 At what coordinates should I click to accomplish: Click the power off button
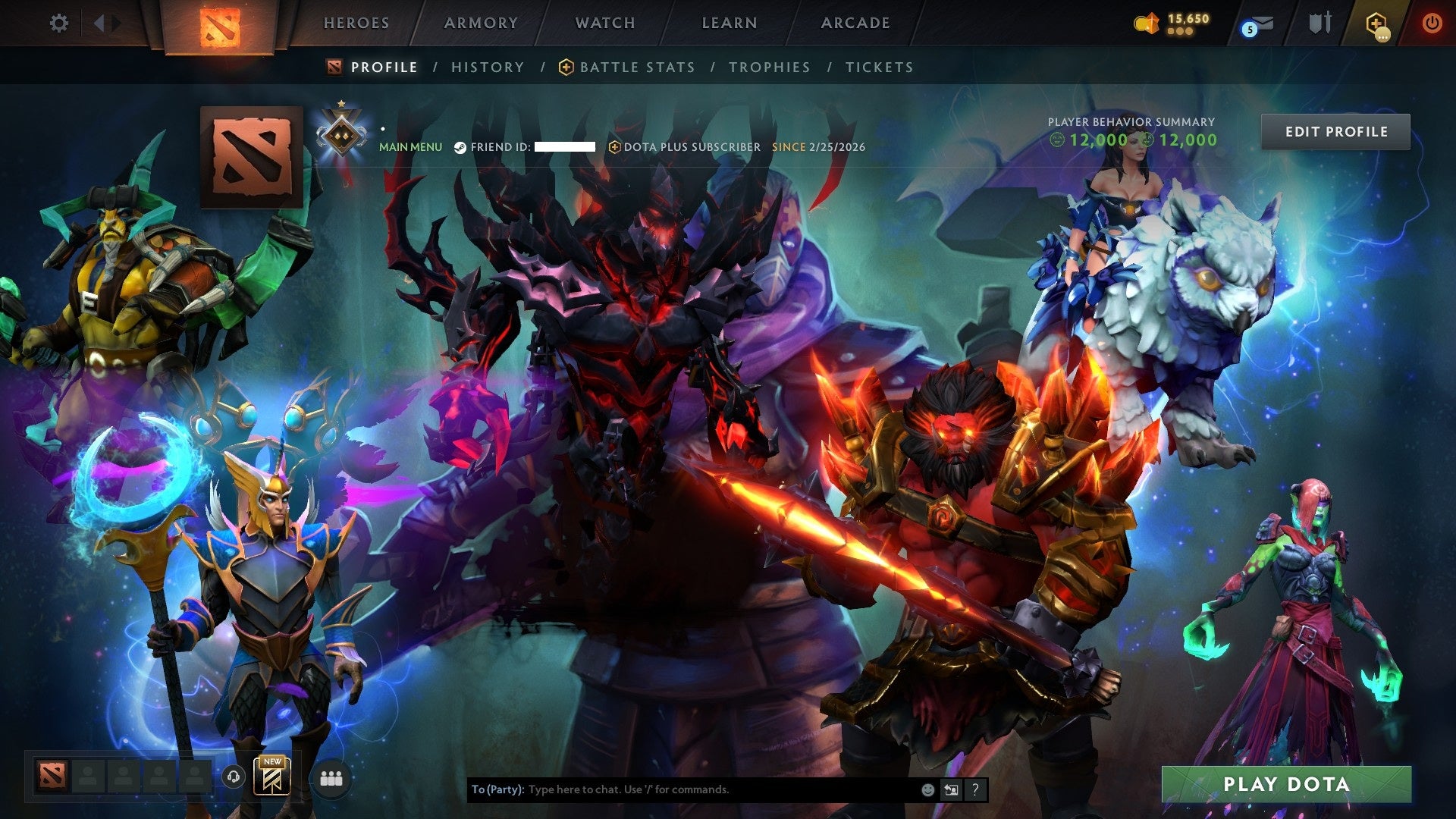(1432, 23)
